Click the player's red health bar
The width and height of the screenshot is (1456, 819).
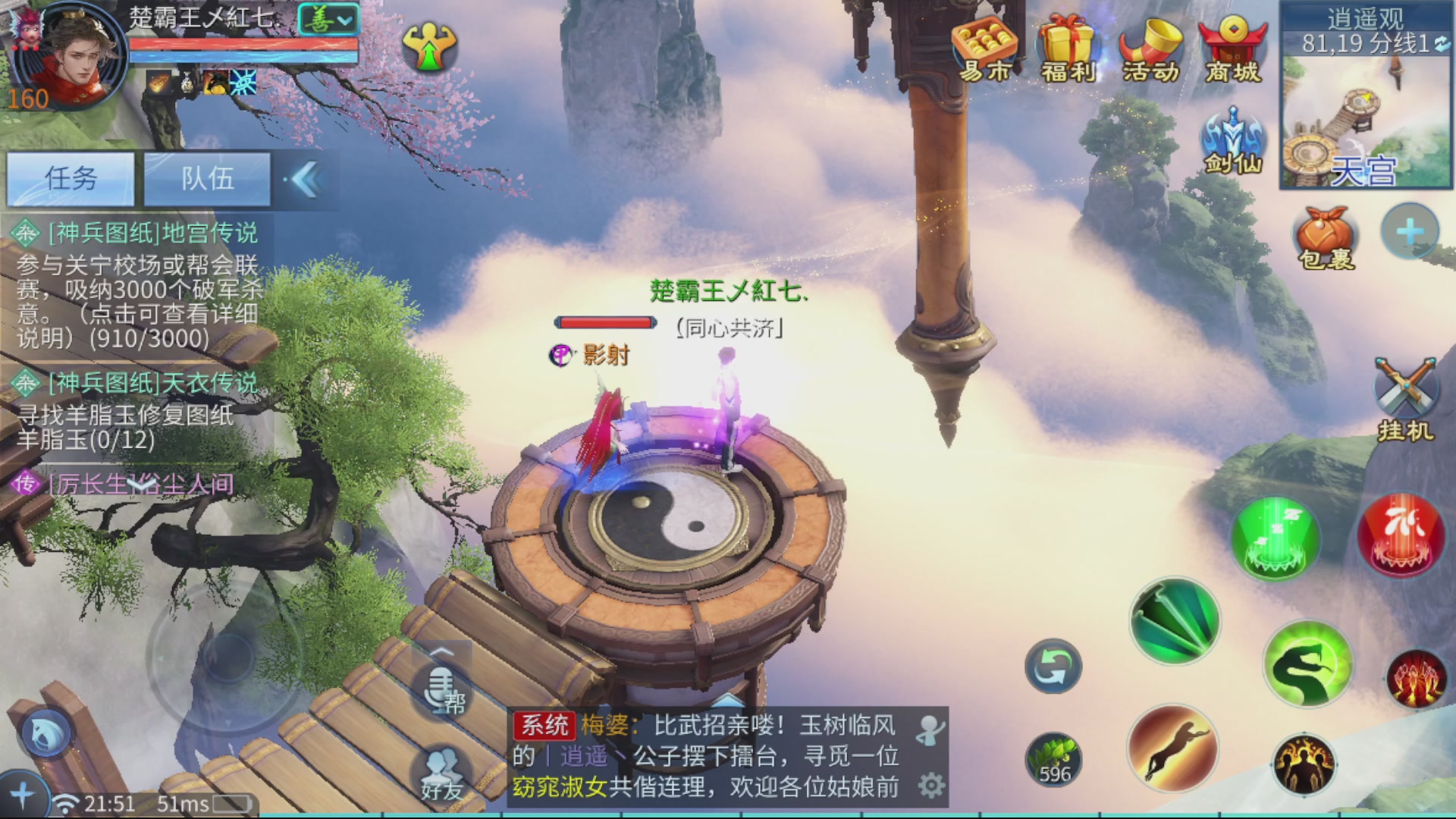pos(243,45)
